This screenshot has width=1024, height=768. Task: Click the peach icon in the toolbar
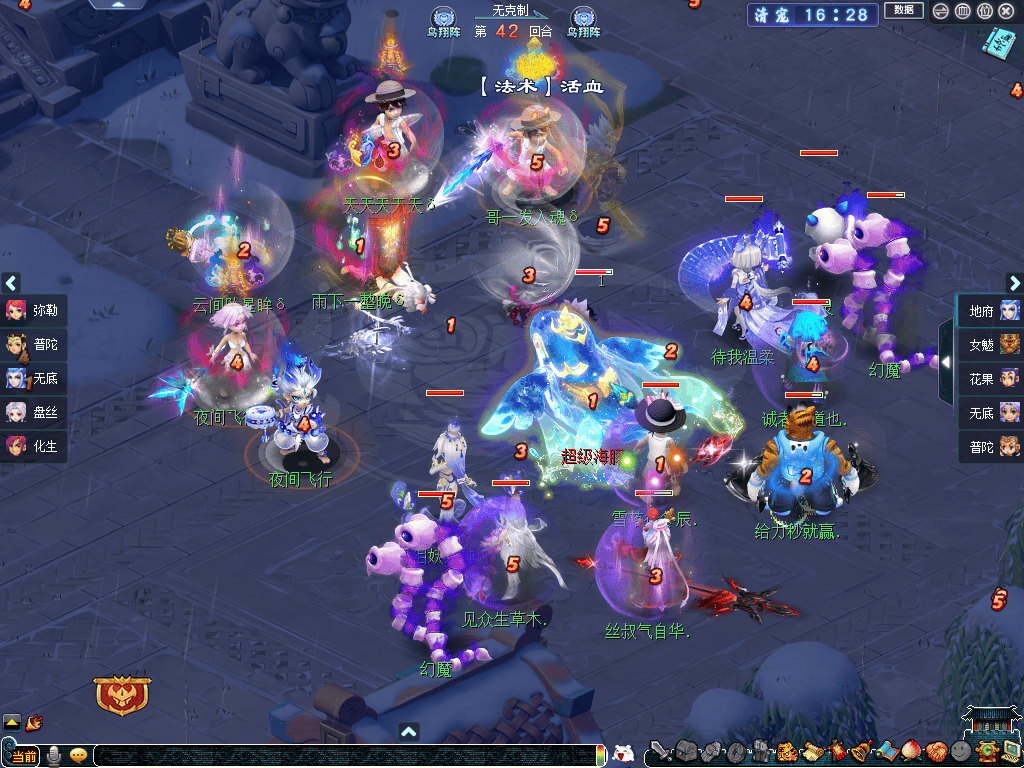(910, 751)
